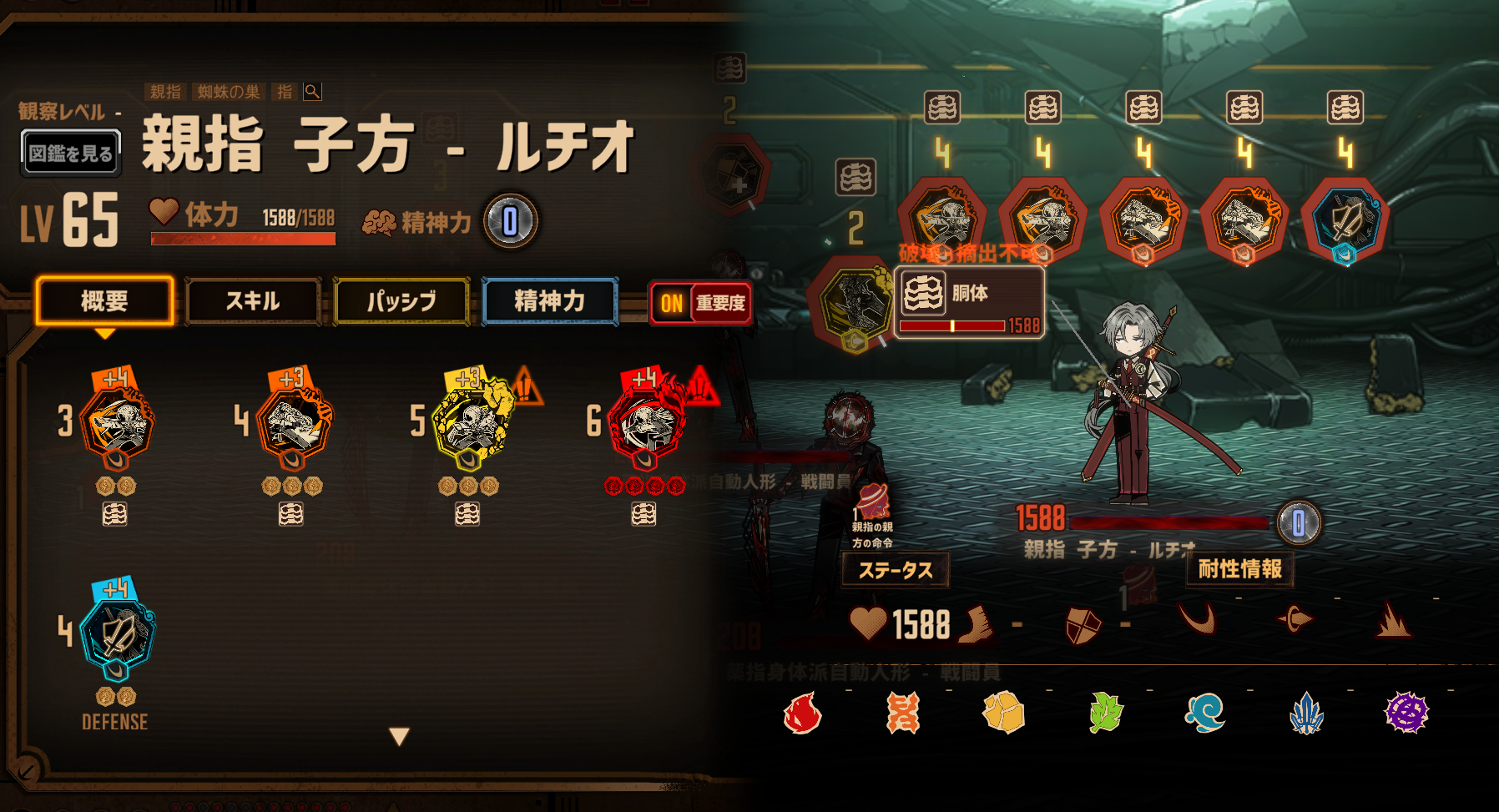Select the 蜘蛛の巣 keyword tag
Image resolution: width=1499 pixels, height=812 pixels.
(229, 92)
